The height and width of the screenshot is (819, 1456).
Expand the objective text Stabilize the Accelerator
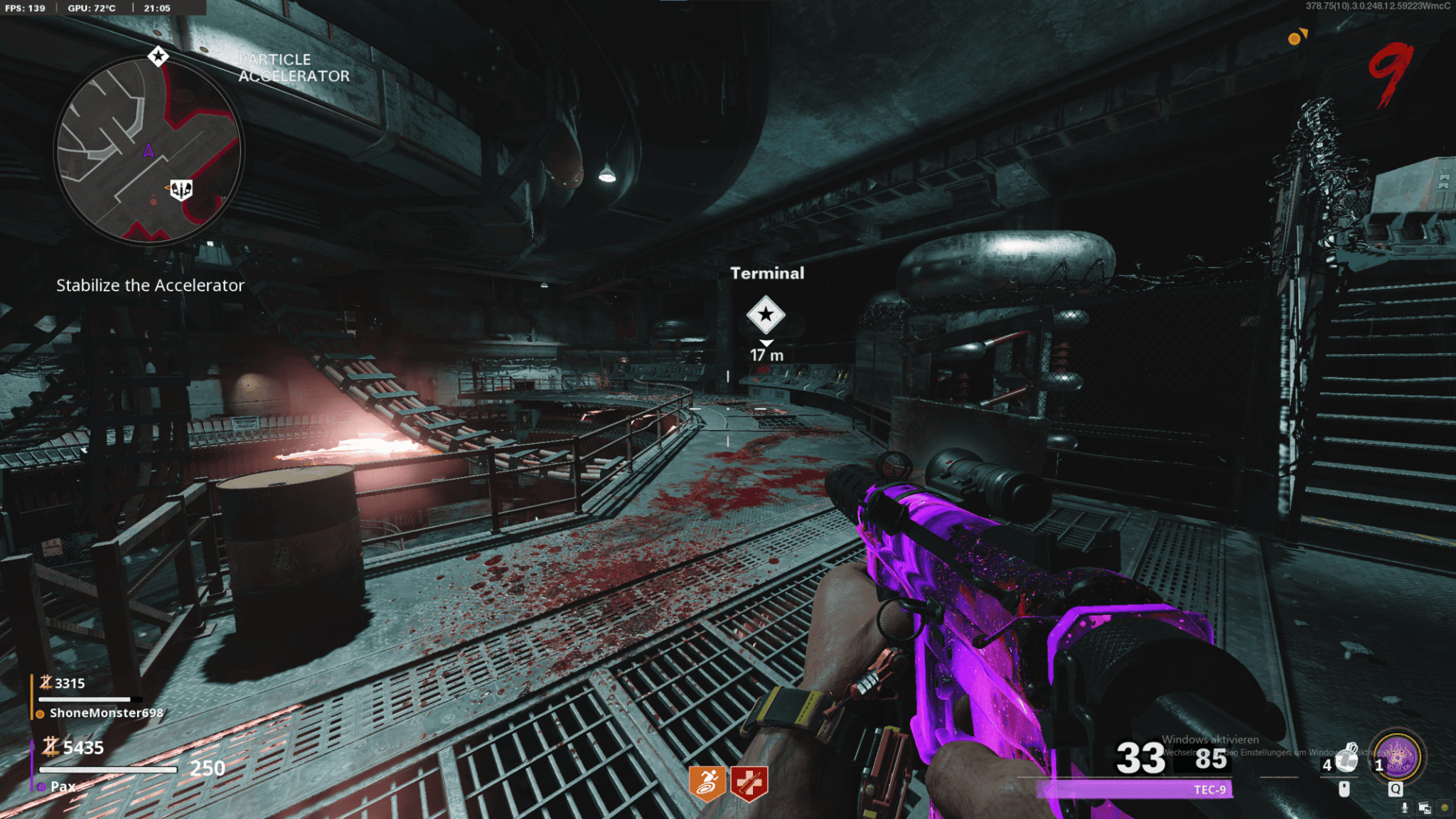(x=149, y=285)
